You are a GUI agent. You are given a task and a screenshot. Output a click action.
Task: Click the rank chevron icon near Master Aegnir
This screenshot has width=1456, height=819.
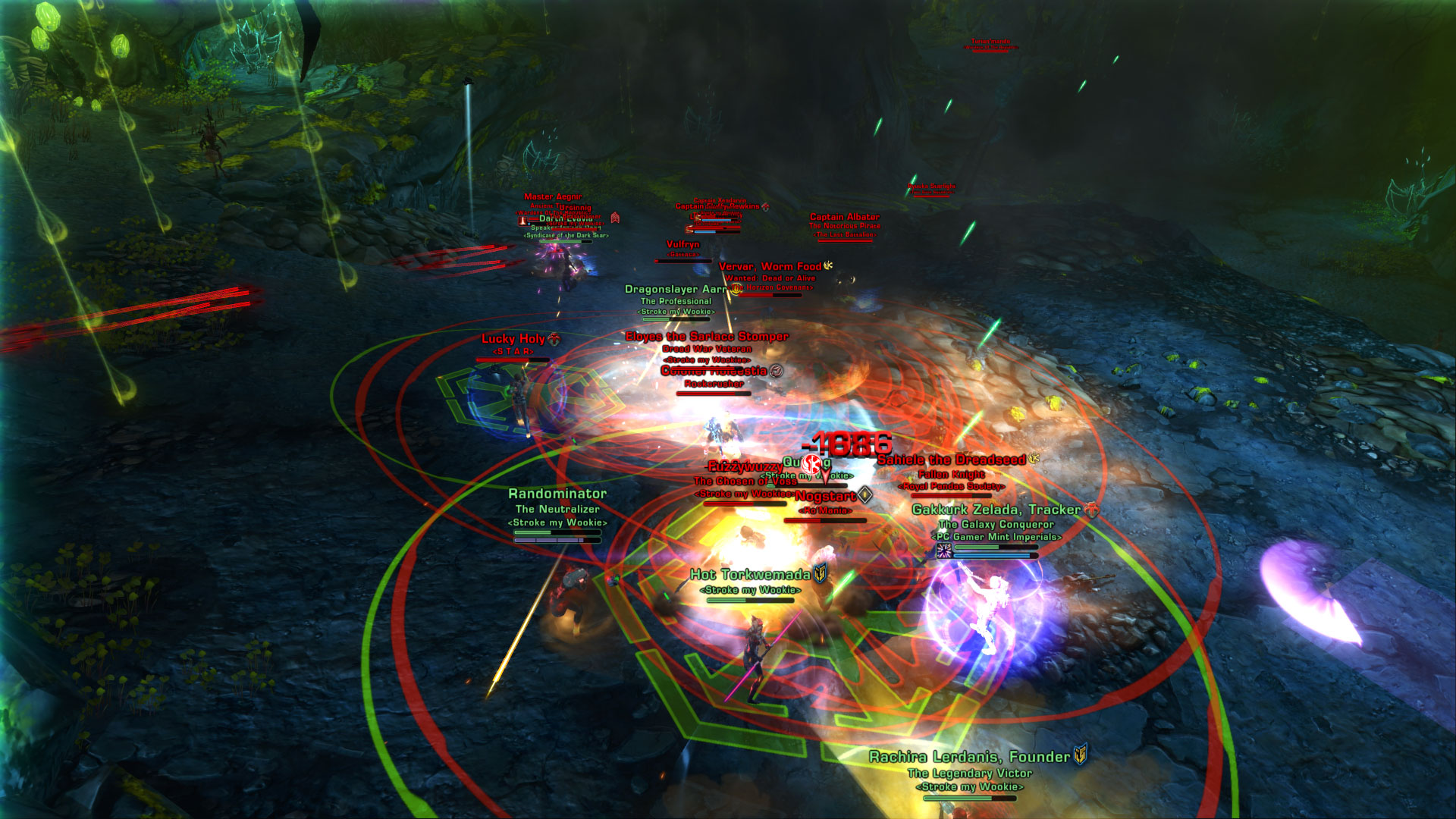click(615, 218)
